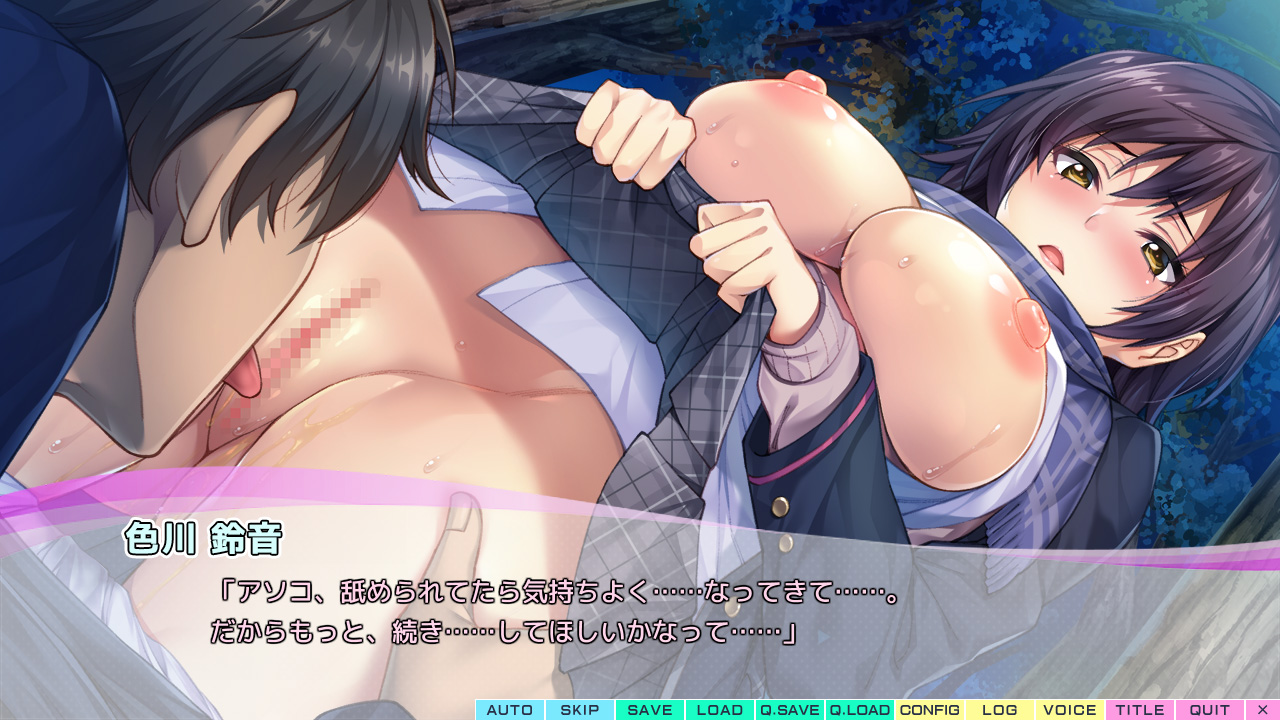Replay the line with the VOICE button

pos(1070,710)
